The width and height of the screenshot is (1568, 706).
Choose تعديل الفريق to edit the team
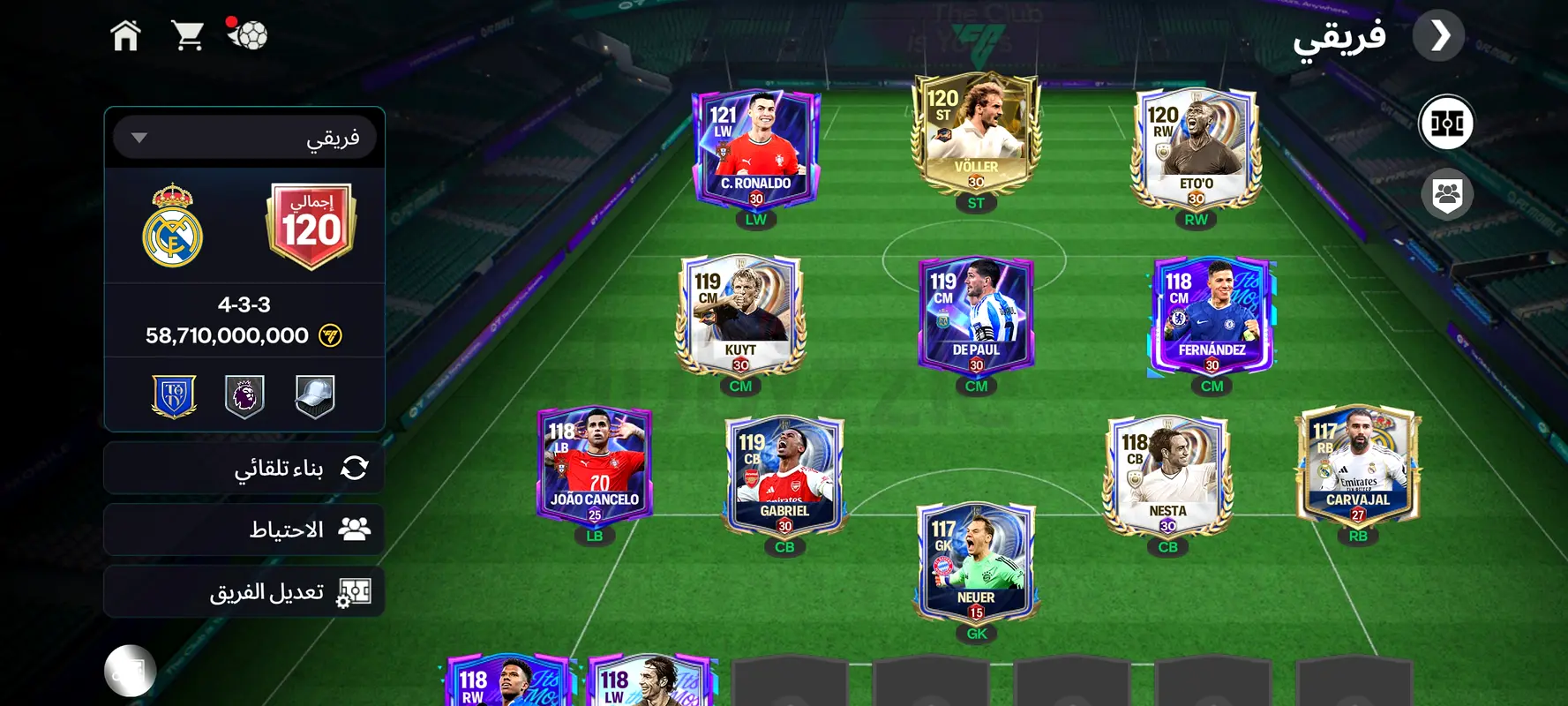(x=244, y=591)
